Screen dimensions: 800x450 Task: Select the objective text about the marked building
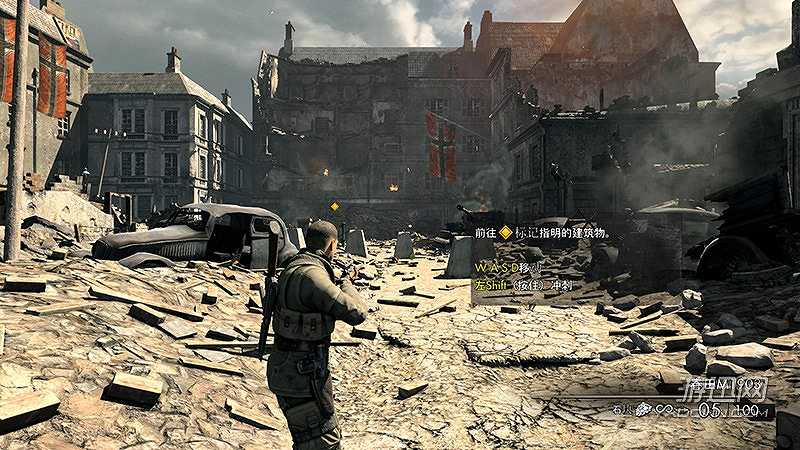pyautogui.click(x=541, y=232)
